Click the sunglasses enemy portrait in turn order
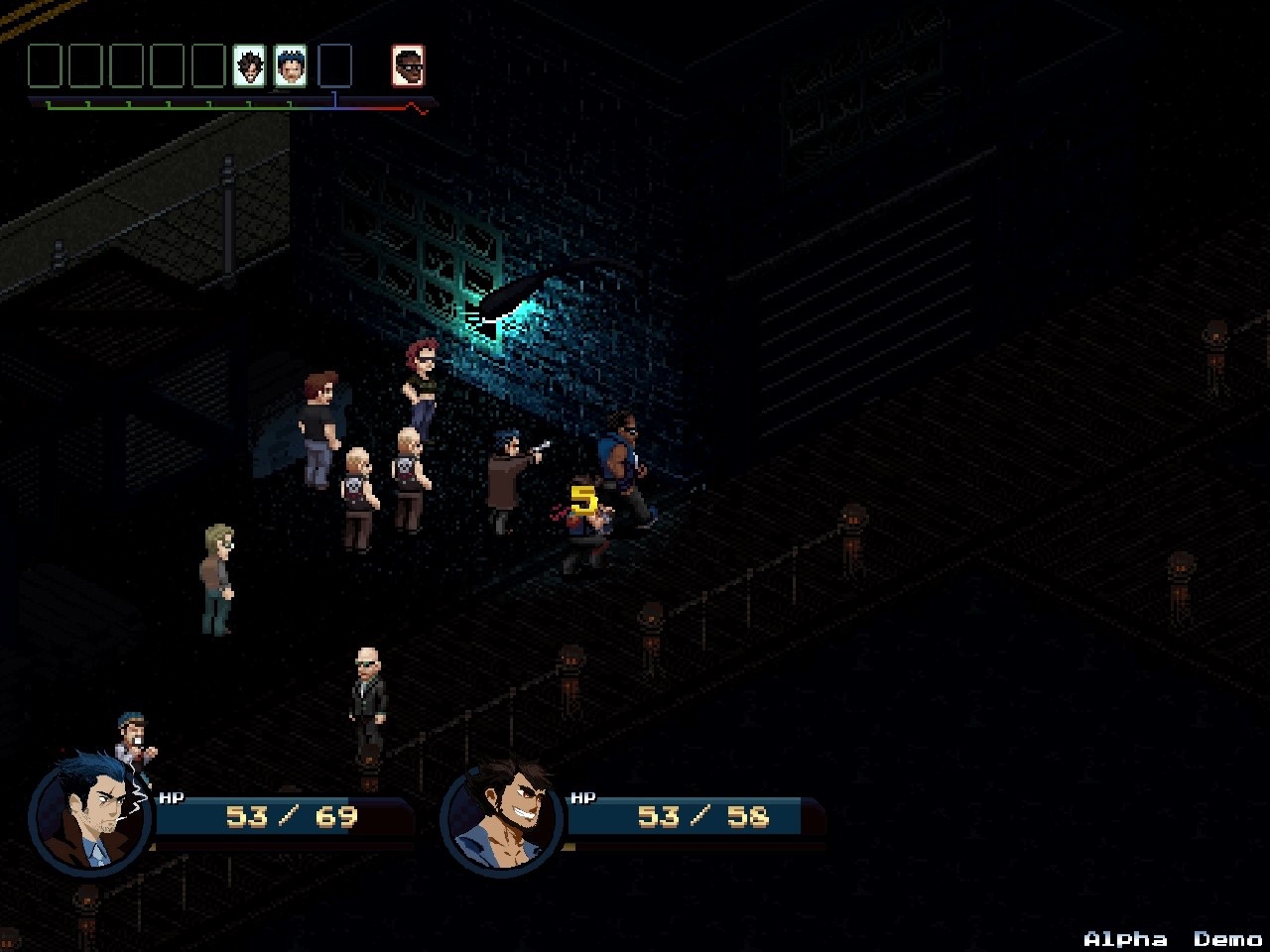Image resolution: width=1270 pixels, height=952 pixels. [408, 66]
